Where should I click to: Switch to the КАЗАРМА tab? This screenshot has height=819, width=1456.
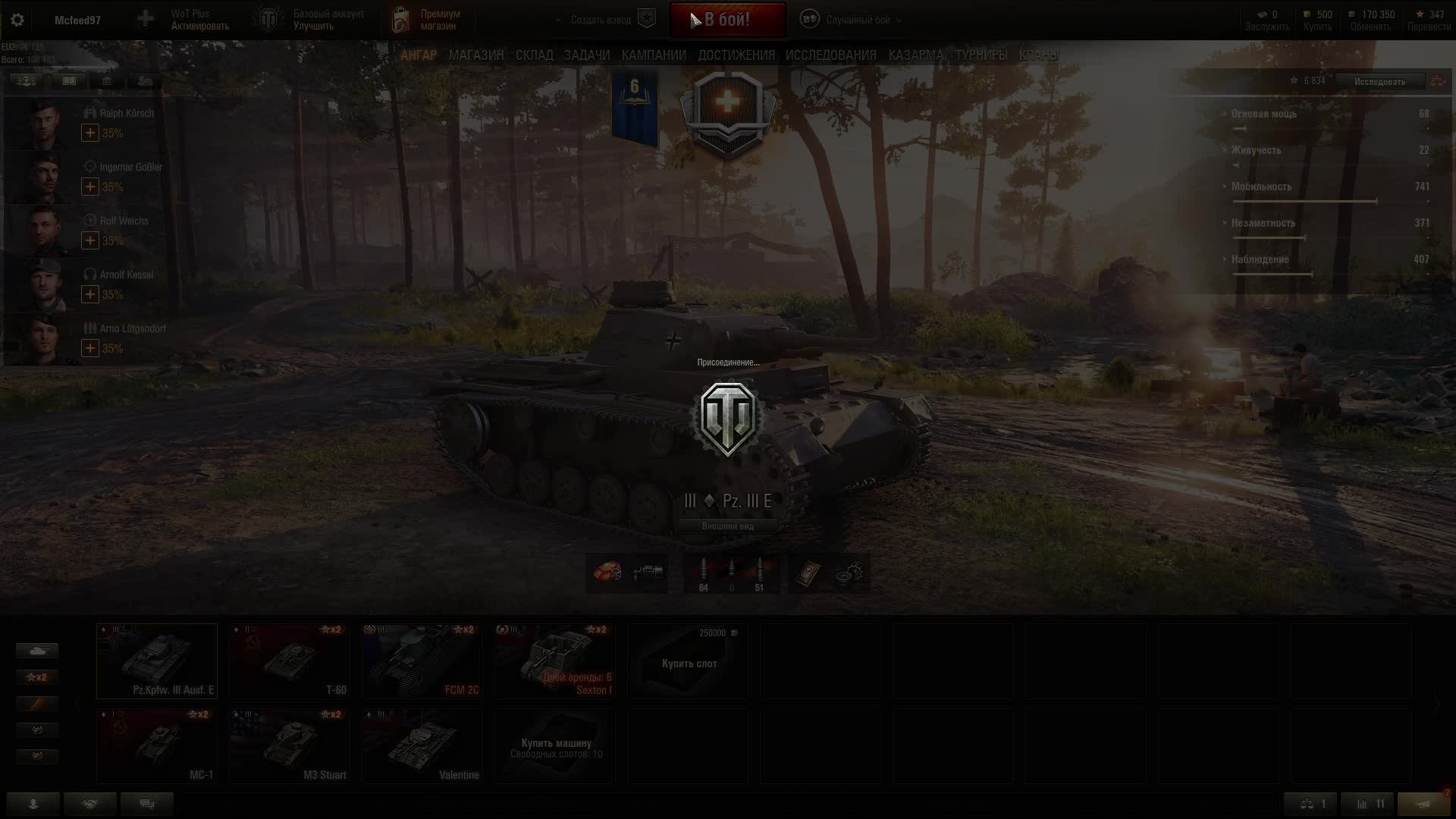(x=915, y=55)
